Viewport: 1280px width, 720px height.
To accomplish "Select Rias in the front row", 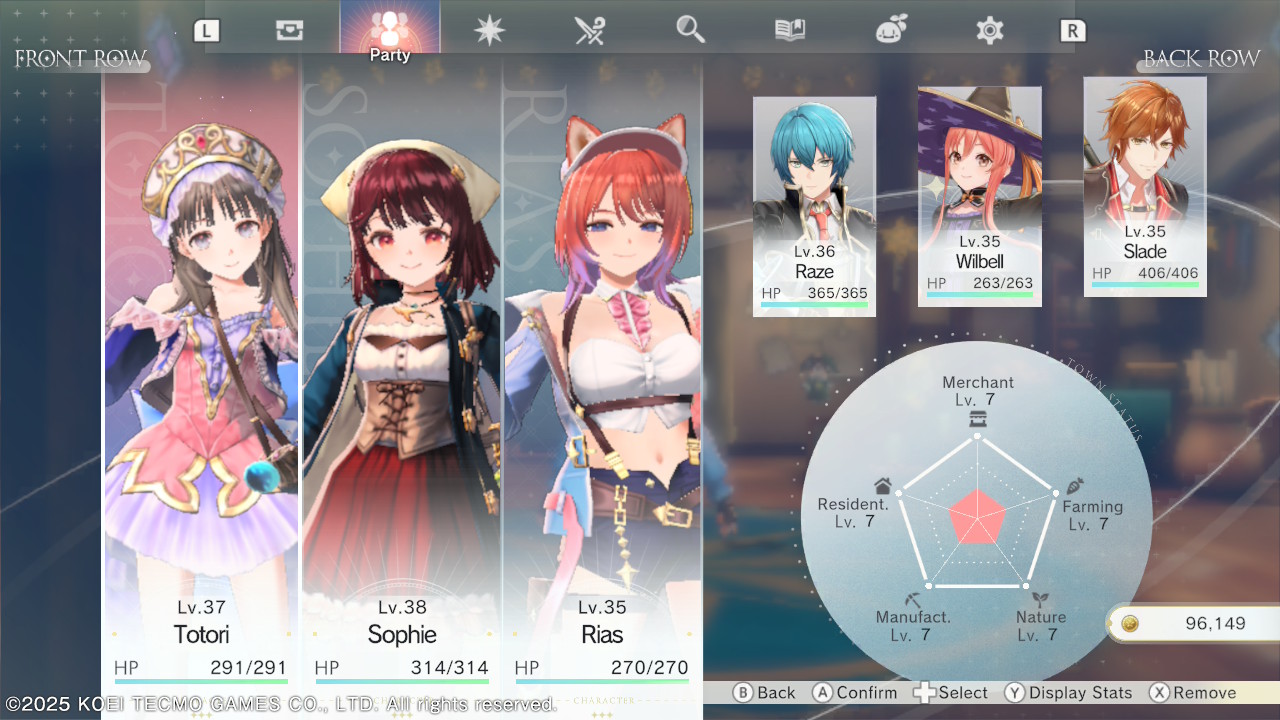I will pos(602,380).
